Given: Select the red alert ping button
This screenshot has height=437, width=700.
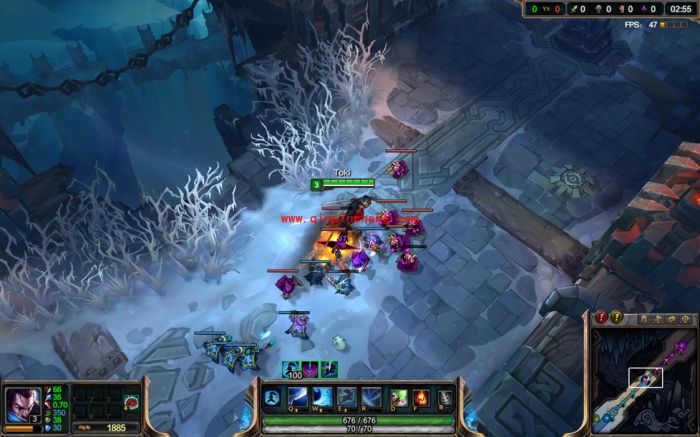Looking at the screenshot, I should (601, 318).
